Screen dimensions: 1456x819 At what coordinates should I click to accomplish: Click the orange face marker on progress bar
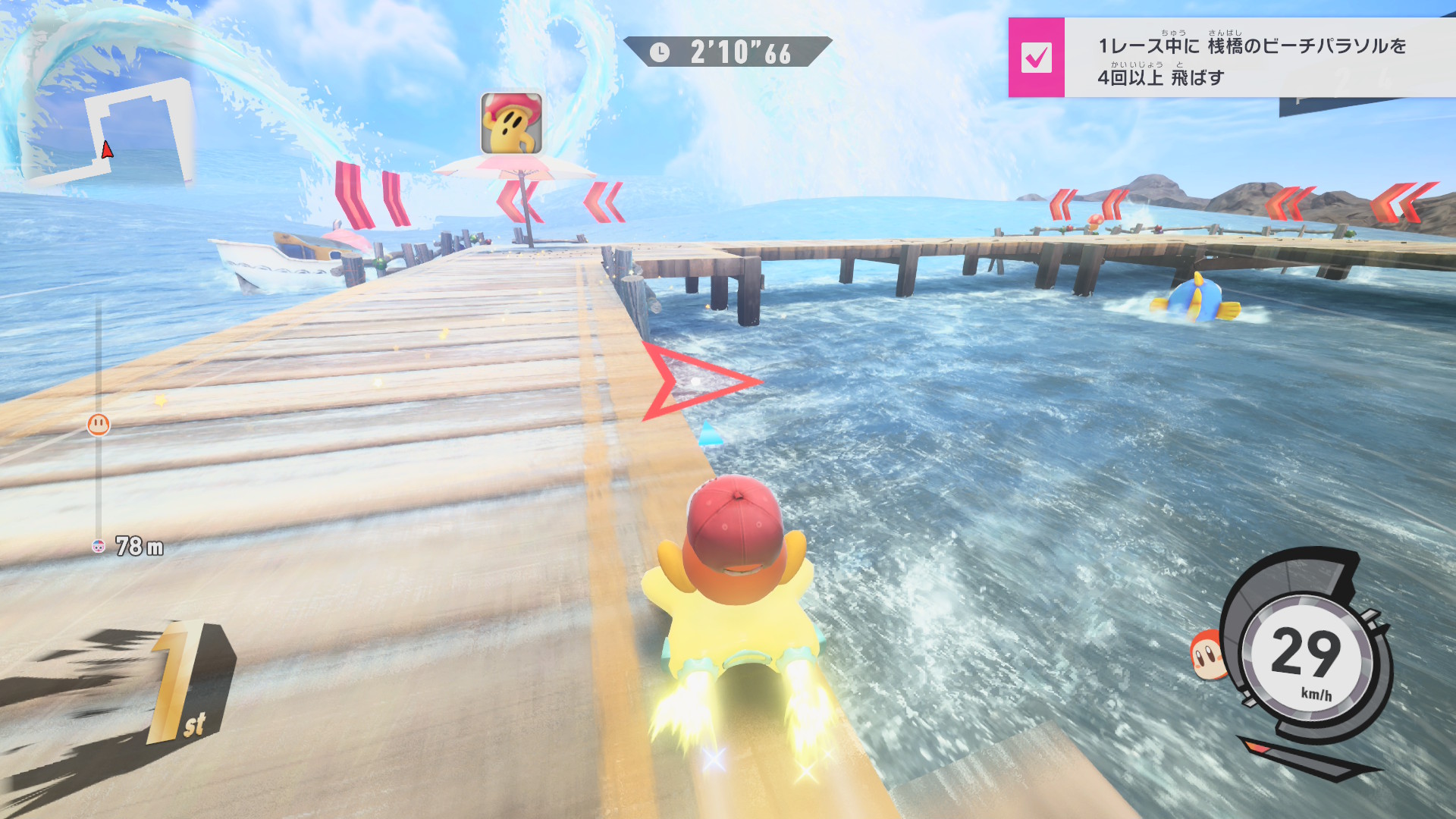tap(99, 425)
